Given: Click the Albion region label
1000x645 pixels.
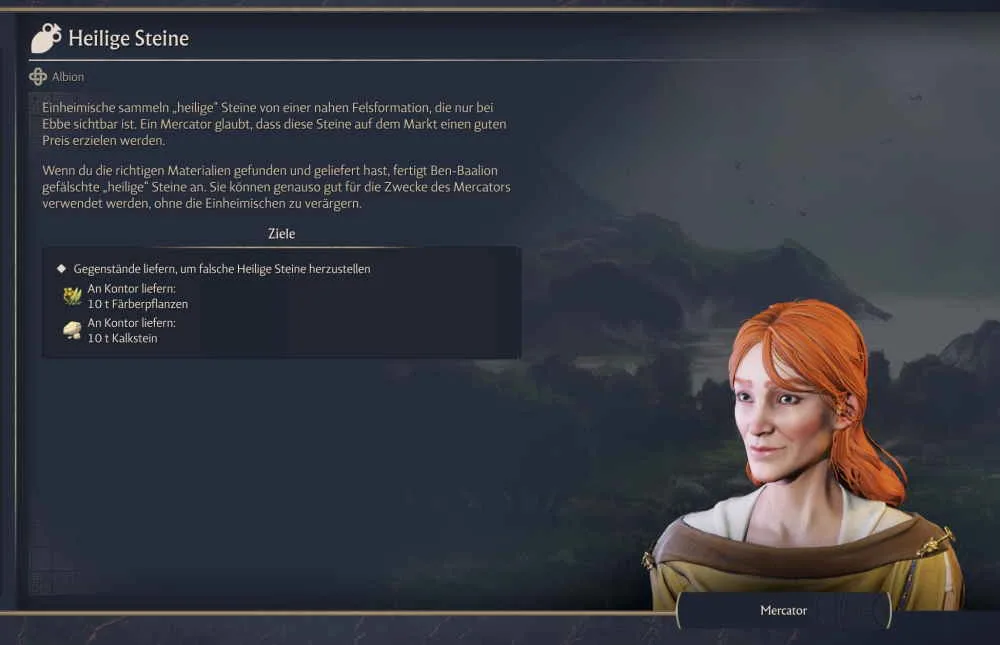Looking at the screenshot, I should [68, 77].
